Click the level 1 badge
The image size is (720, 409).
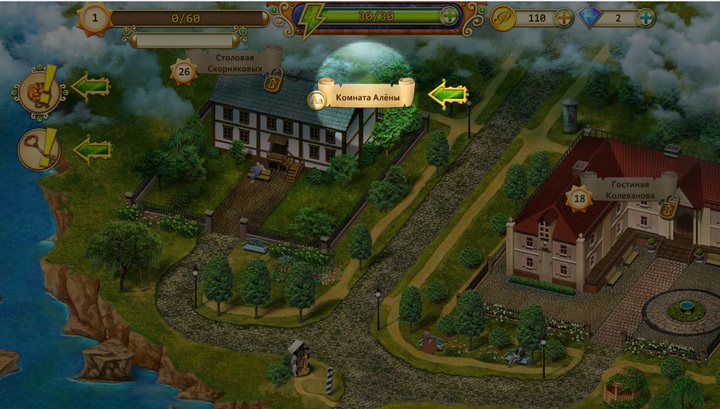click(95, 17)
